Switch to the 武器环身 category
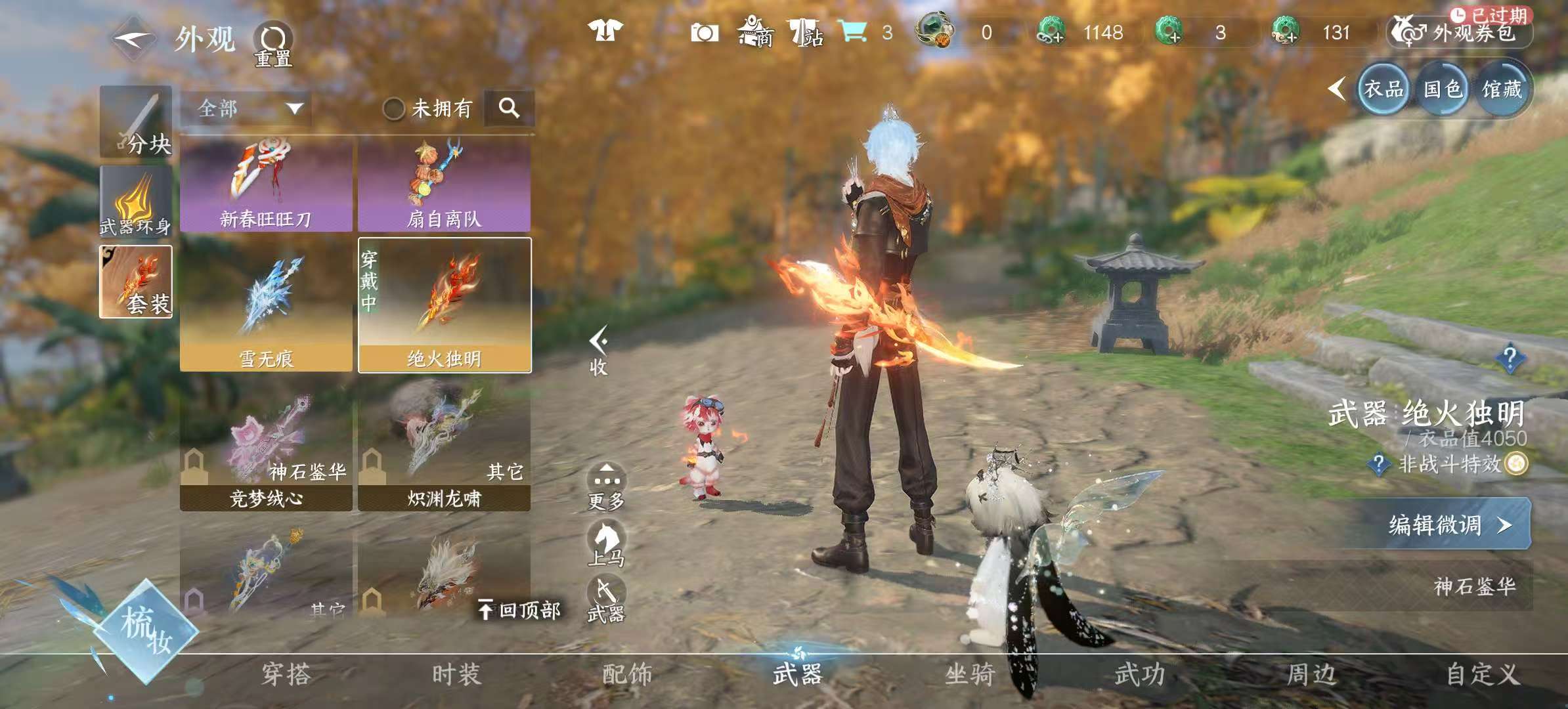This screenshot has height=709, width=1568. pos(136,202)
